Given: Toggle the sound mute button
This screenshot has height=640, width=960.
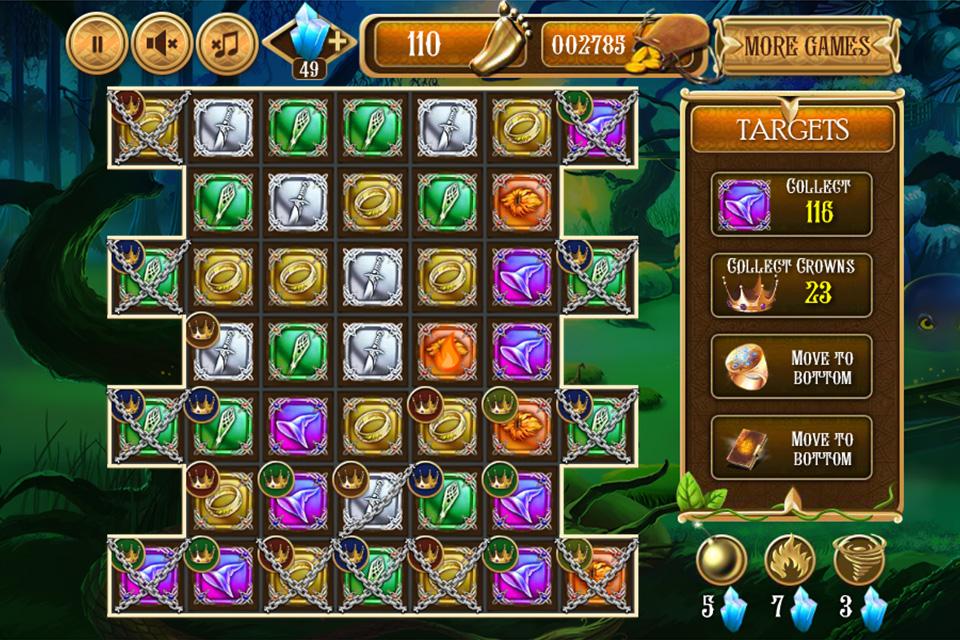Looking at the screenshot, I should click(x=162, y=44).
